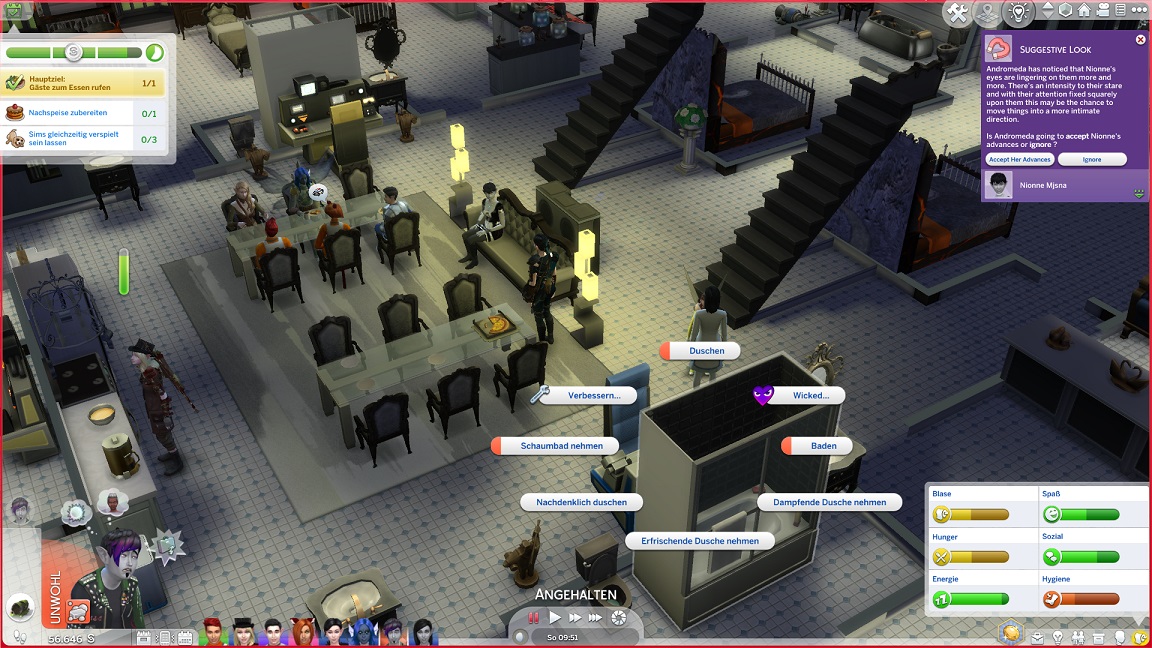This screenshot has width=1152, height=648.
Task: Choose Dampfende Dusche nehmen
Action: point(829,502)
